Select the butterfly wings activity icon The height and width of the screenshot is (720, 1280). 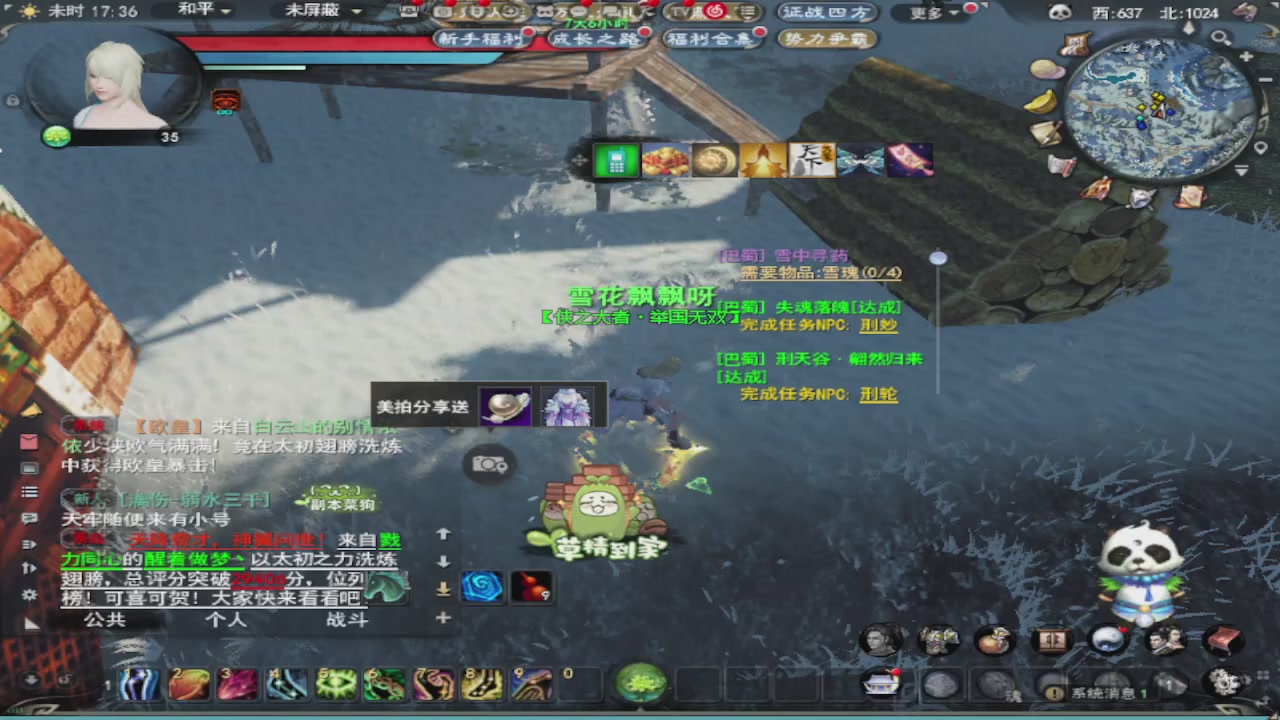[861, 160]
